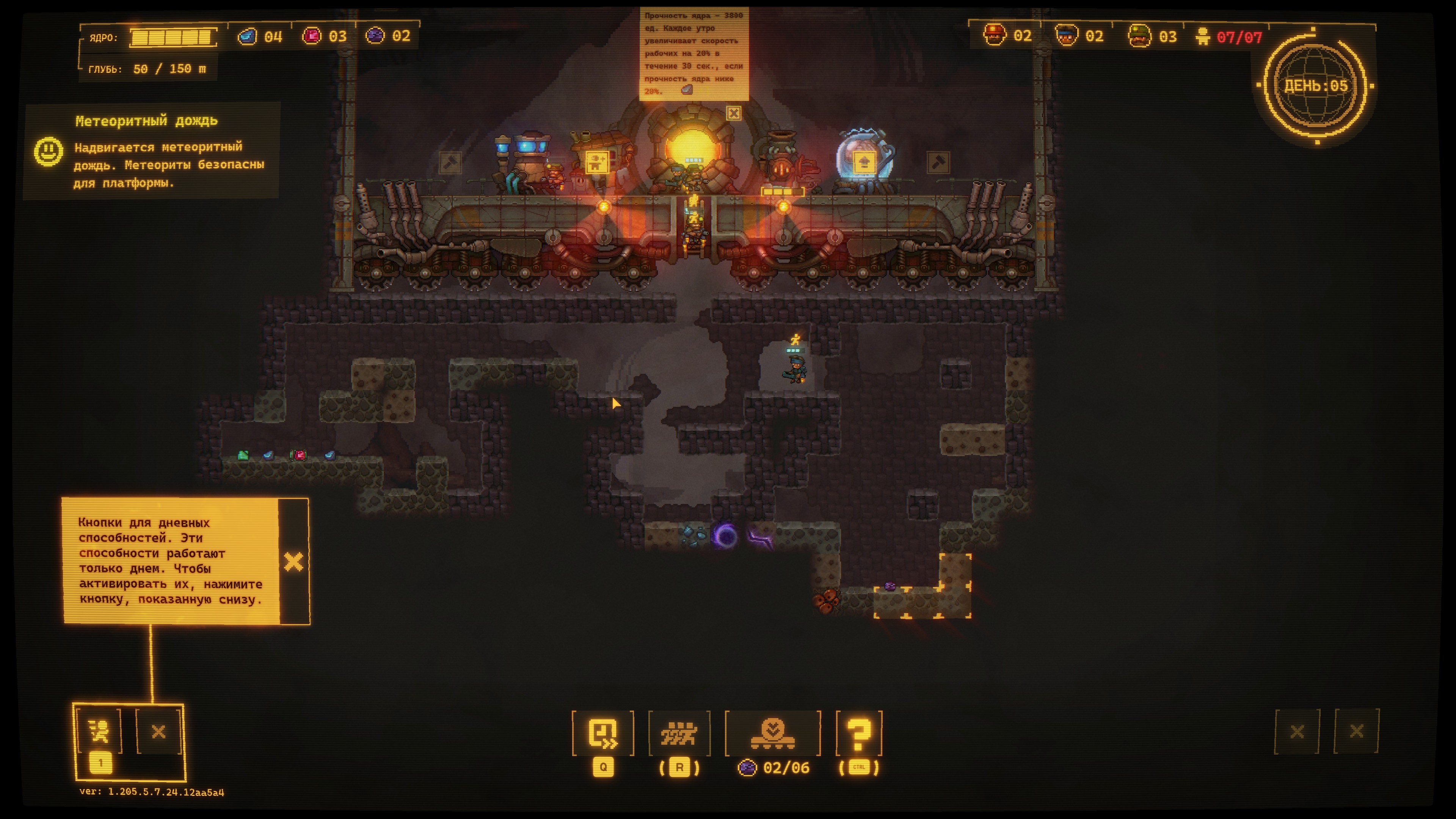Open the question mark help button
This screenshot has height=819, width=1456.
858,734
